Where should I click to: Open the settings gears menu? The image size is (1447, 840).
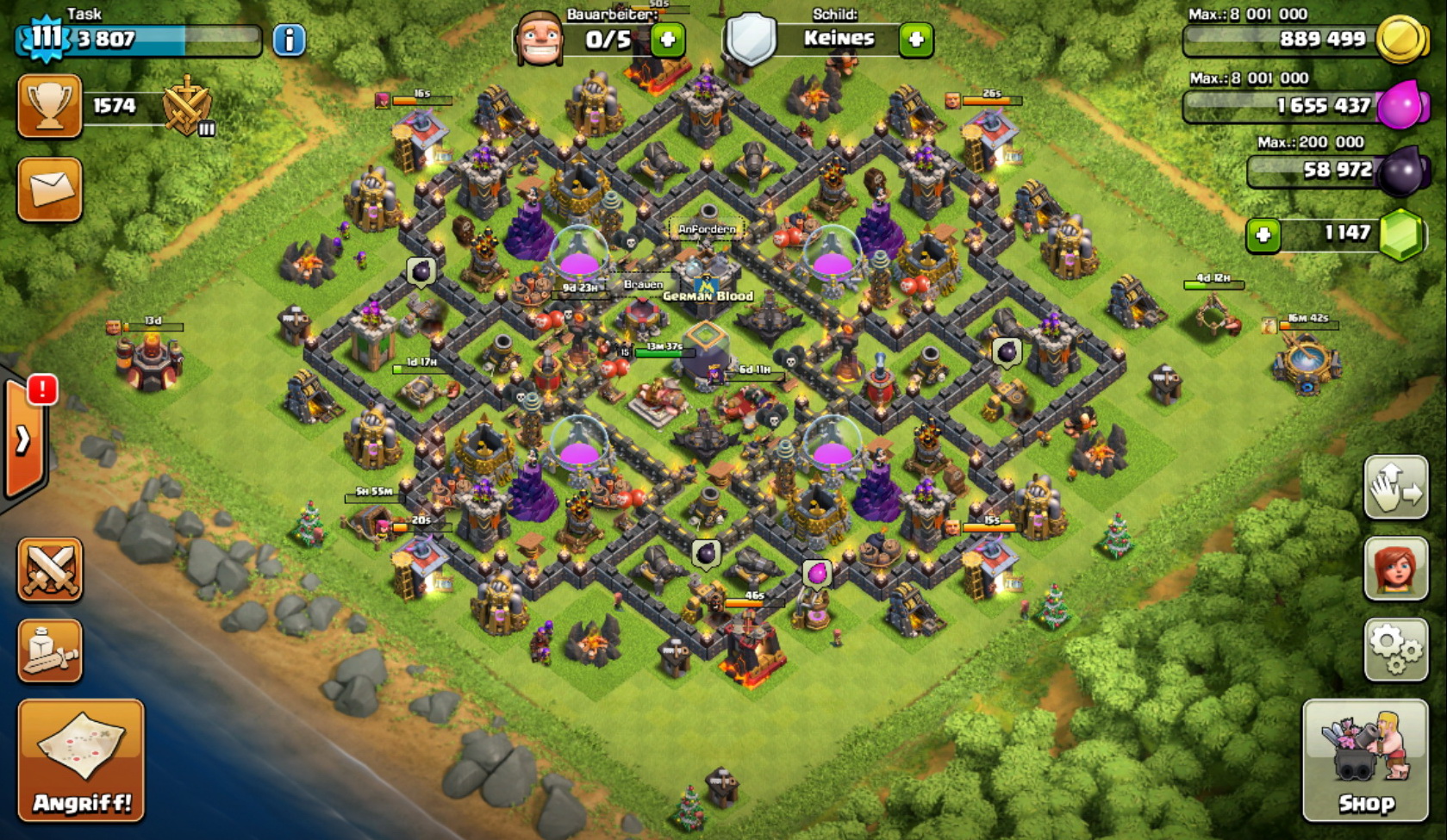(1395, 650)
